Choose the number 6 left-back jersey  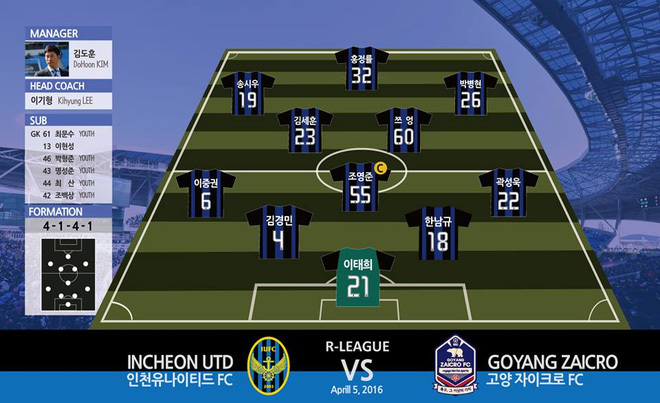pos(206,195)
